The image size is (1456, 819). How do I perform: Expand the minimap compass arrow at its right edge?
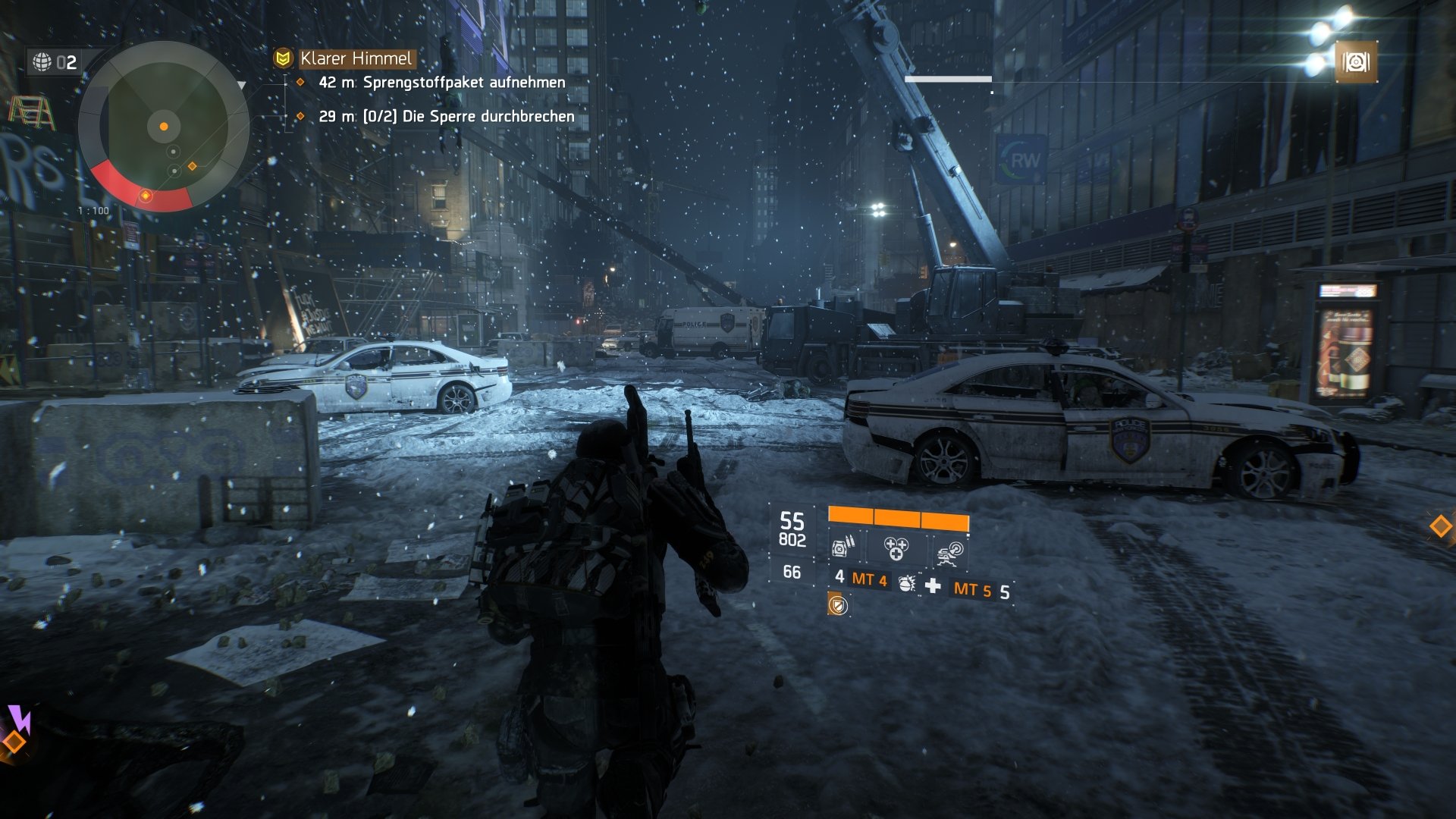pos(240,85)
